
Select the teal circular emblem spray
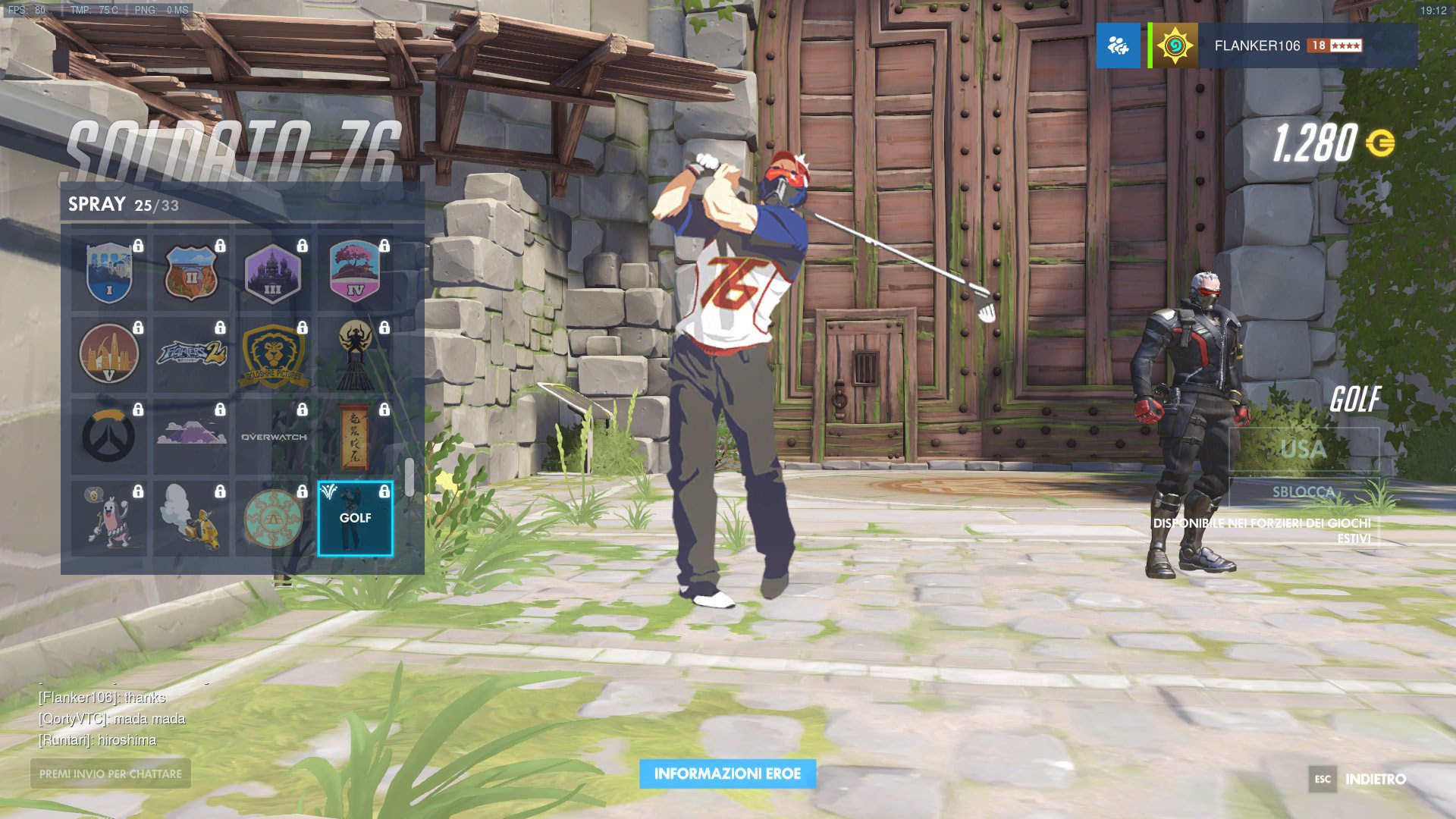pyautogui.click(x=273, y=519)
